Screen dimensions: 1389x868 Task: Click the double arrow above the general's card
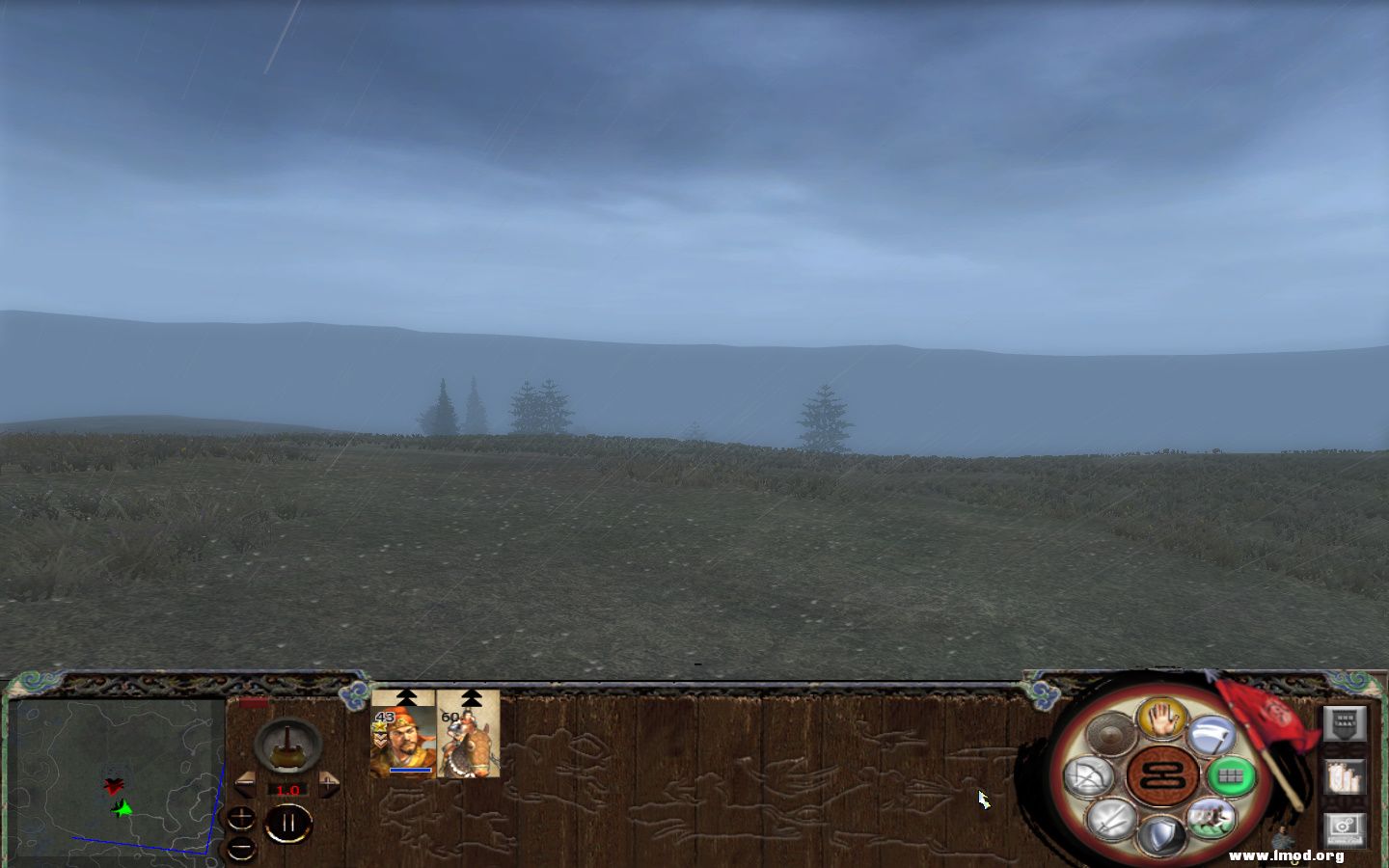(x=405, y=696)
